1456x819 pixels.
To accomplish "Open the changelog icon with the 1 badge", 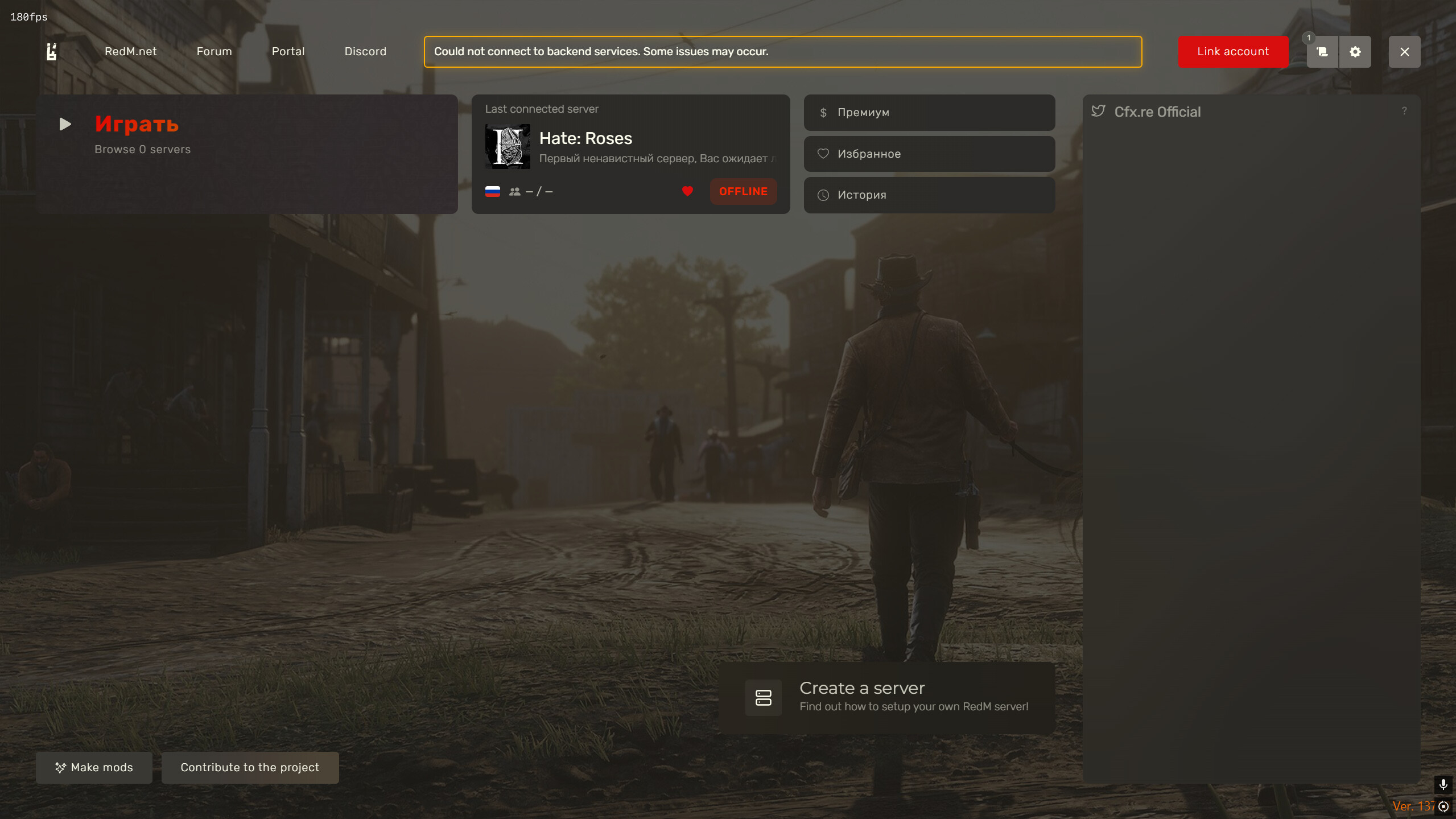I will pyautogui.click(x=1322, y=51).
